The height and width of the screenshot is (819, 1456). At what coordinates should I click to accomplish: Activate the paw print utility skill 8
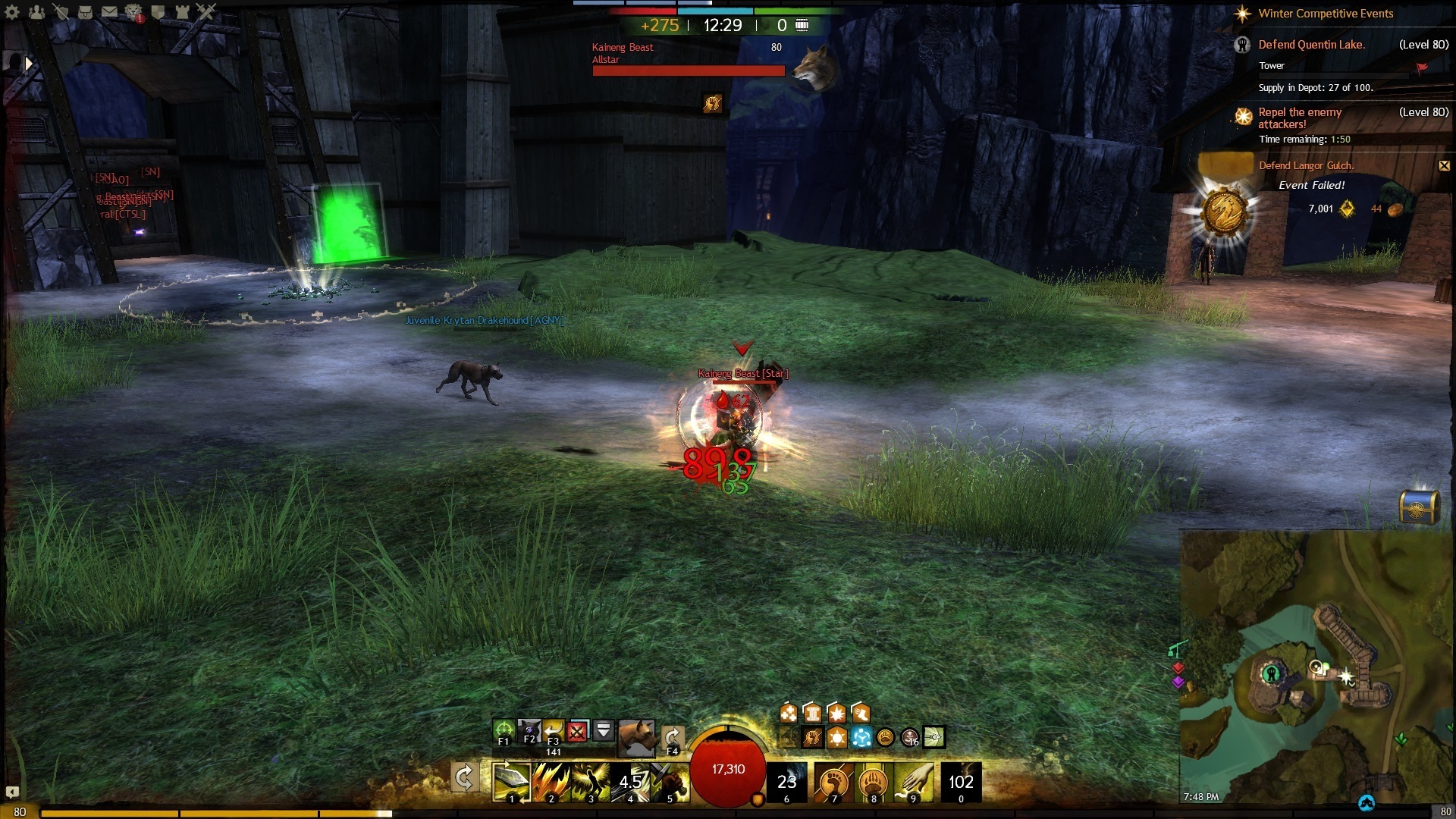874,781
